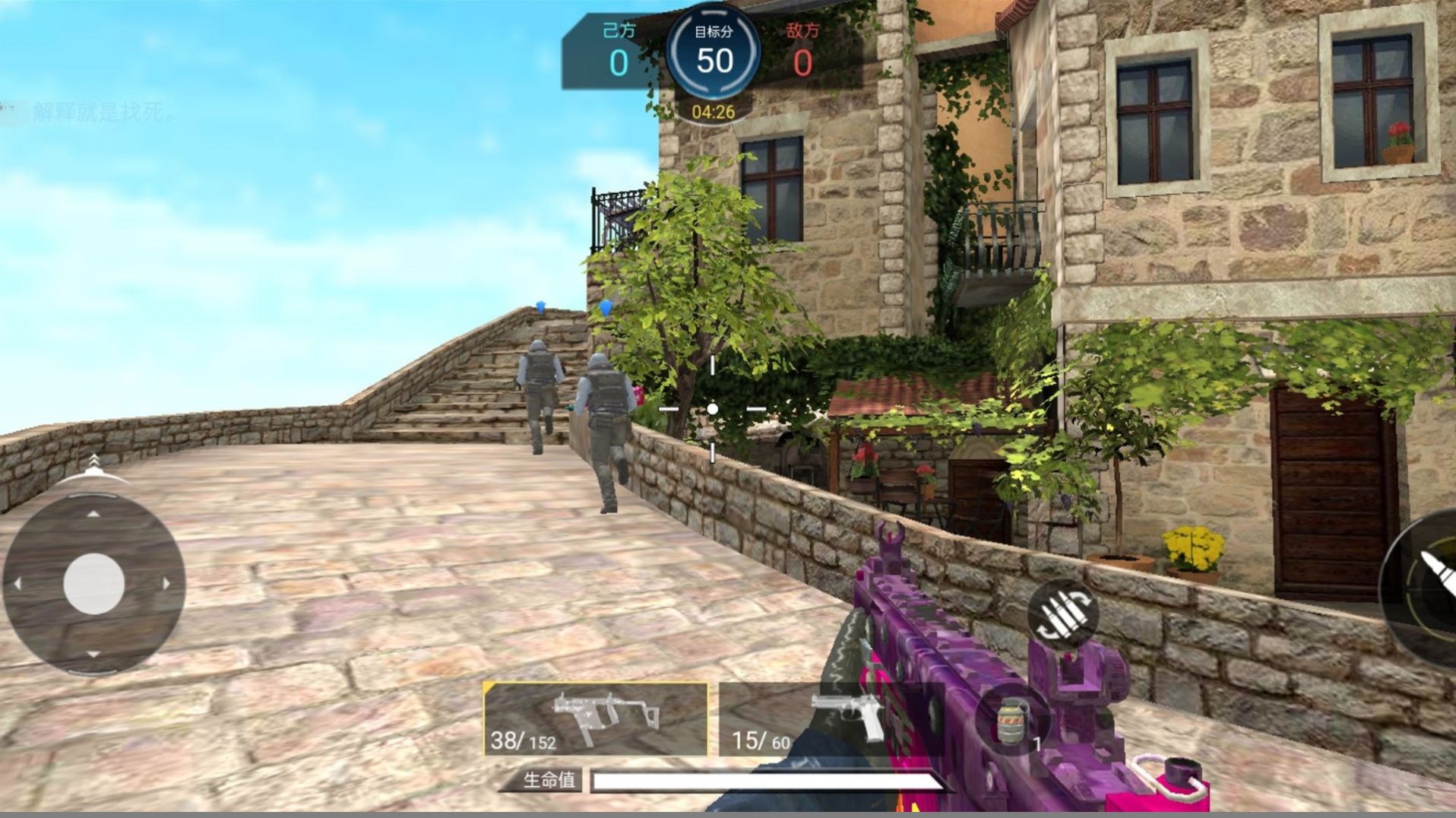This screenshot has width=1456, height=818.
Task: Select the Vector submachine gun slot
Action: 595,718
